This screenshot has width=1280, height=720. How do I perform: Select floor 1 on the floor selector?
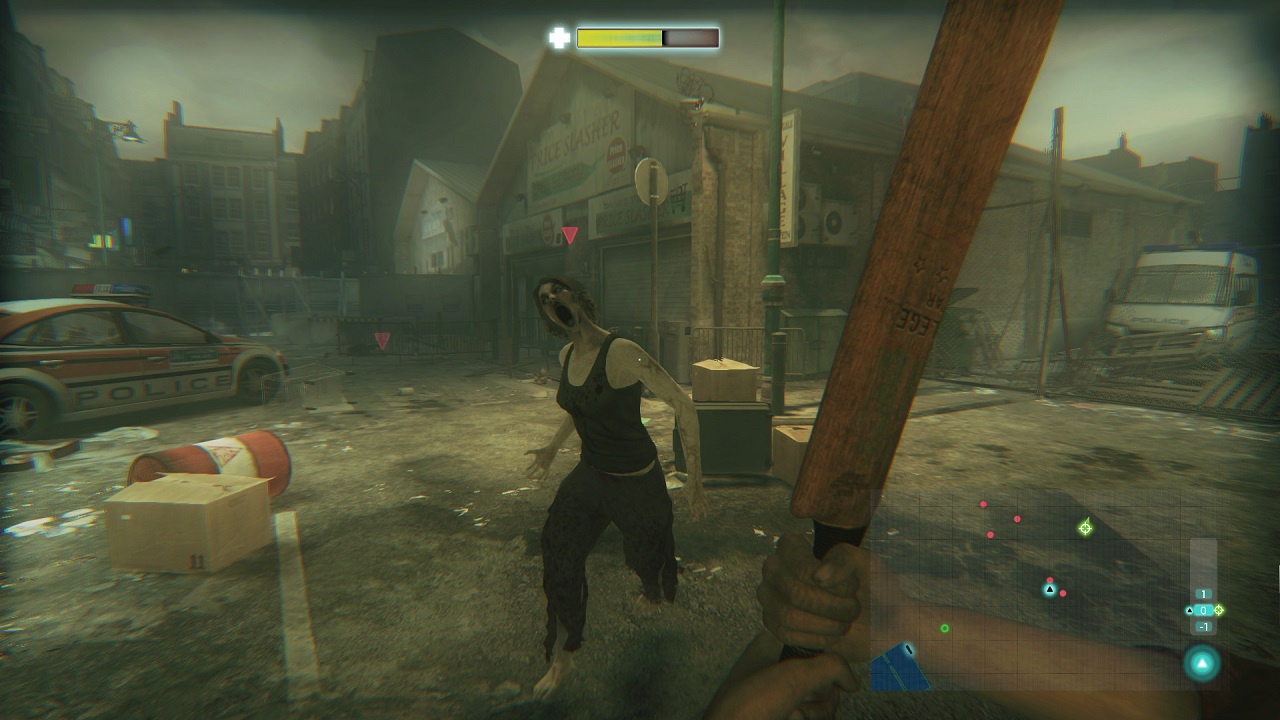1204,594
